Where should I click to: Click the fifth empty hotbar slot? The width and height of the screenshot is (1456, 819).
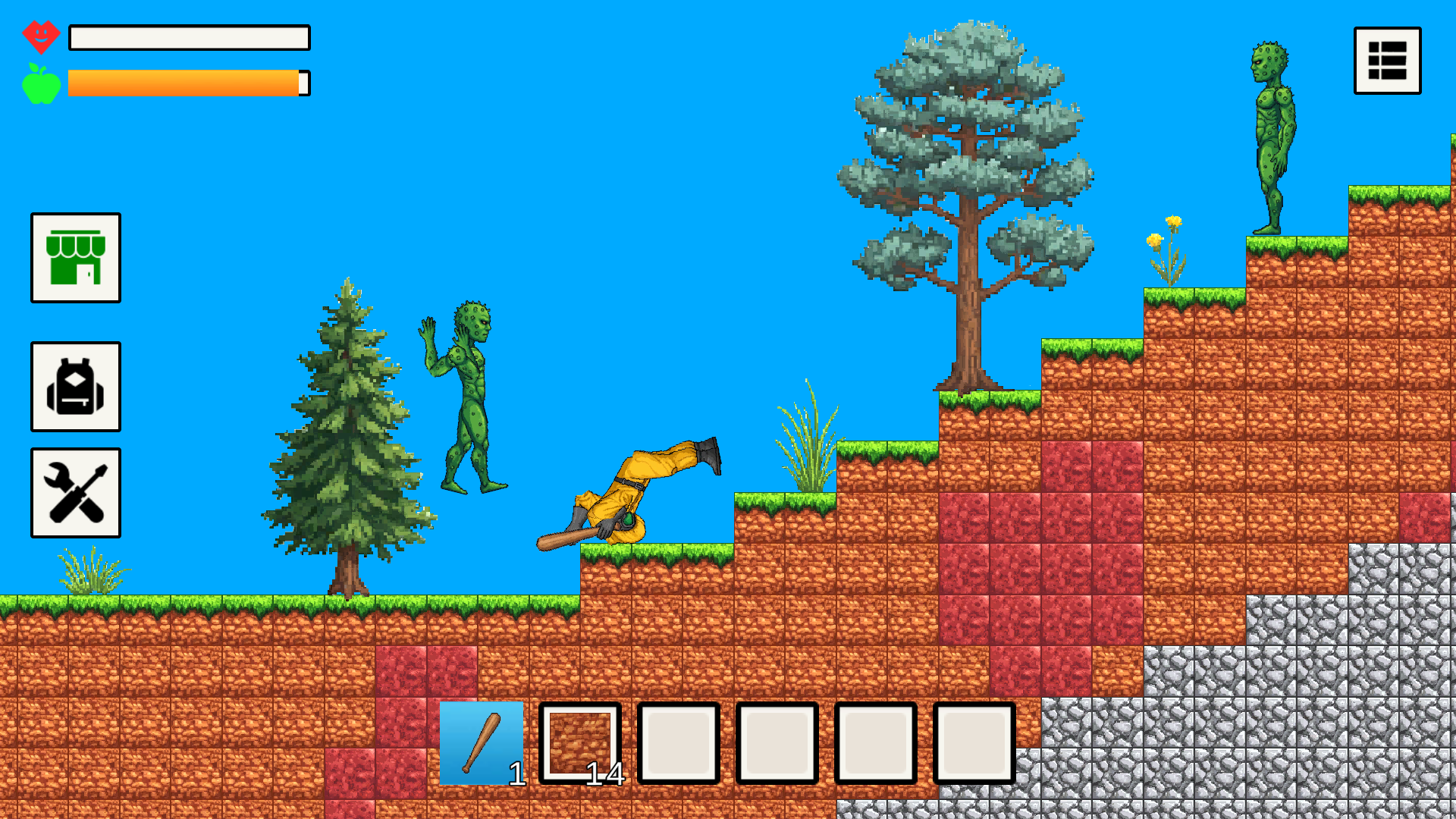(x=875, y=742)
